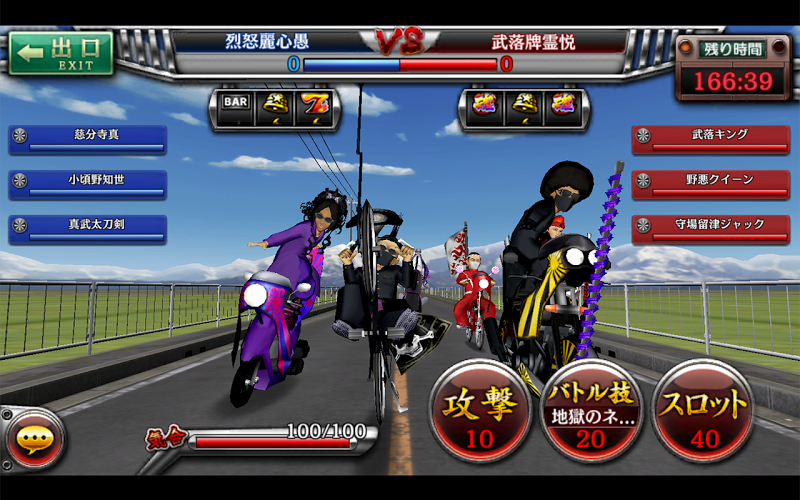Select ally member 小頃野知世
Viewport: 800px width, 500px height.
(88, 184)
